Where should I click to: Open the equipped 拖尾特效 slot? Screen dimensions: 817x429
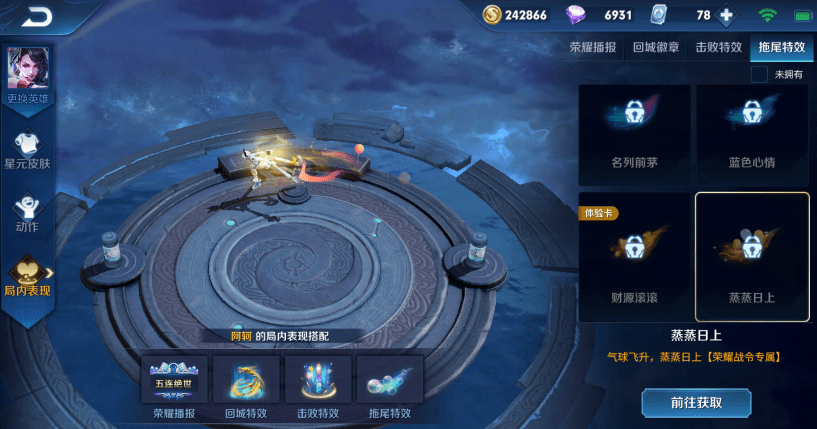coord(390,386)
